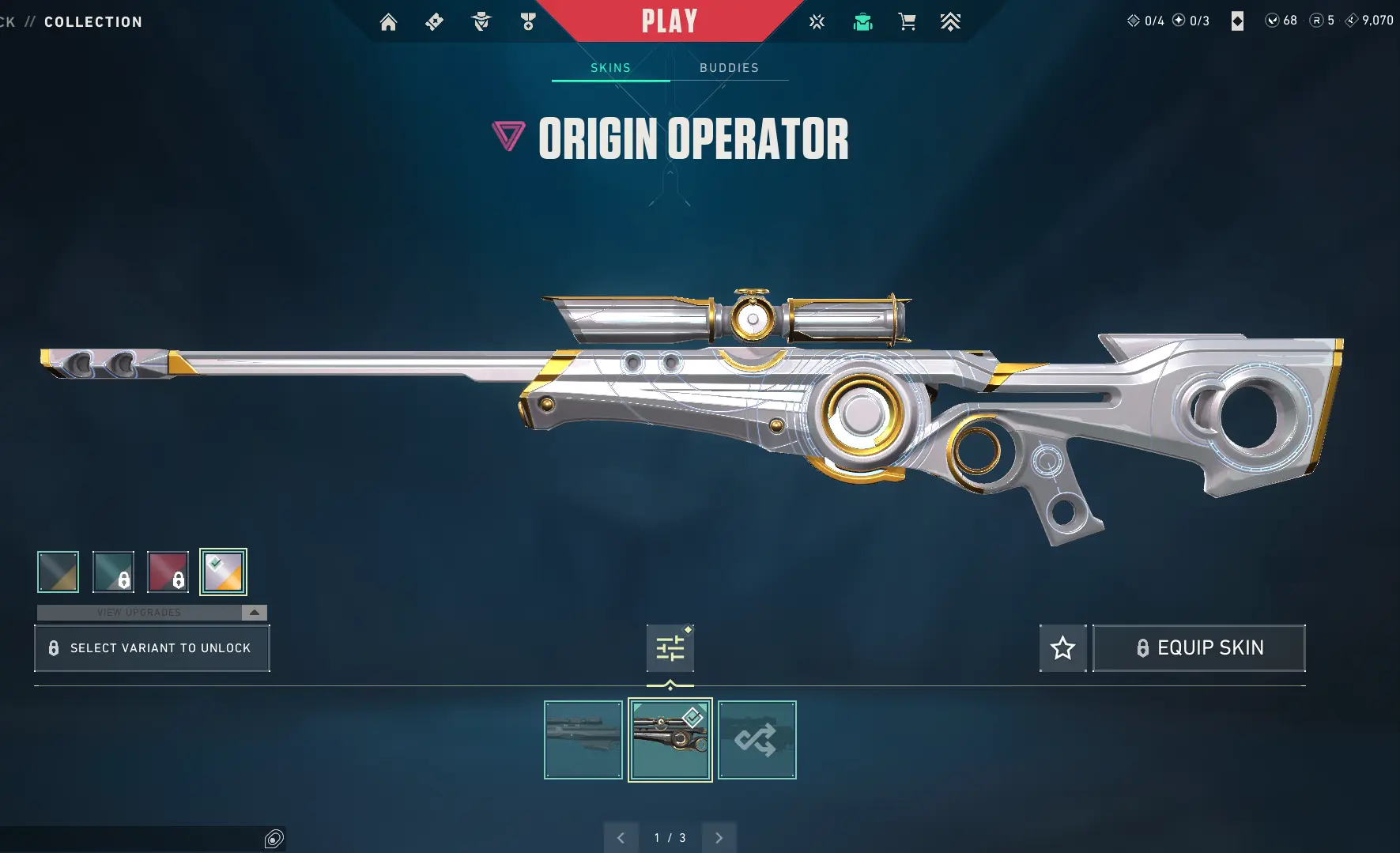Viewport: 1400px width, 853px height.
Task: Open the agents icon in top navigation
Action: tap(481, 22)
